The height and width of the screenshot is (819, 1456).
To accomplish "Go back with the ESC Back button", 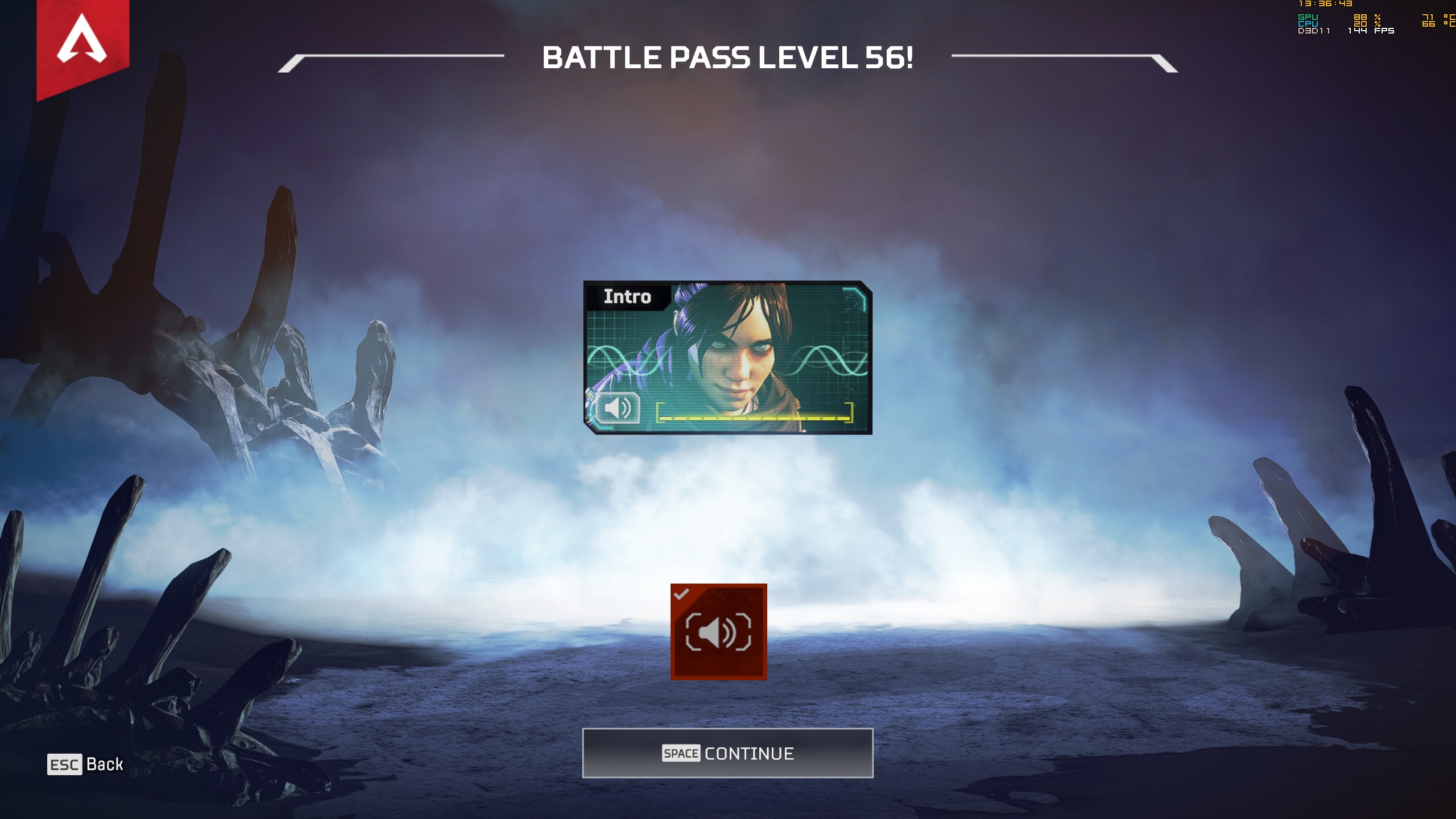I will 85,764.
